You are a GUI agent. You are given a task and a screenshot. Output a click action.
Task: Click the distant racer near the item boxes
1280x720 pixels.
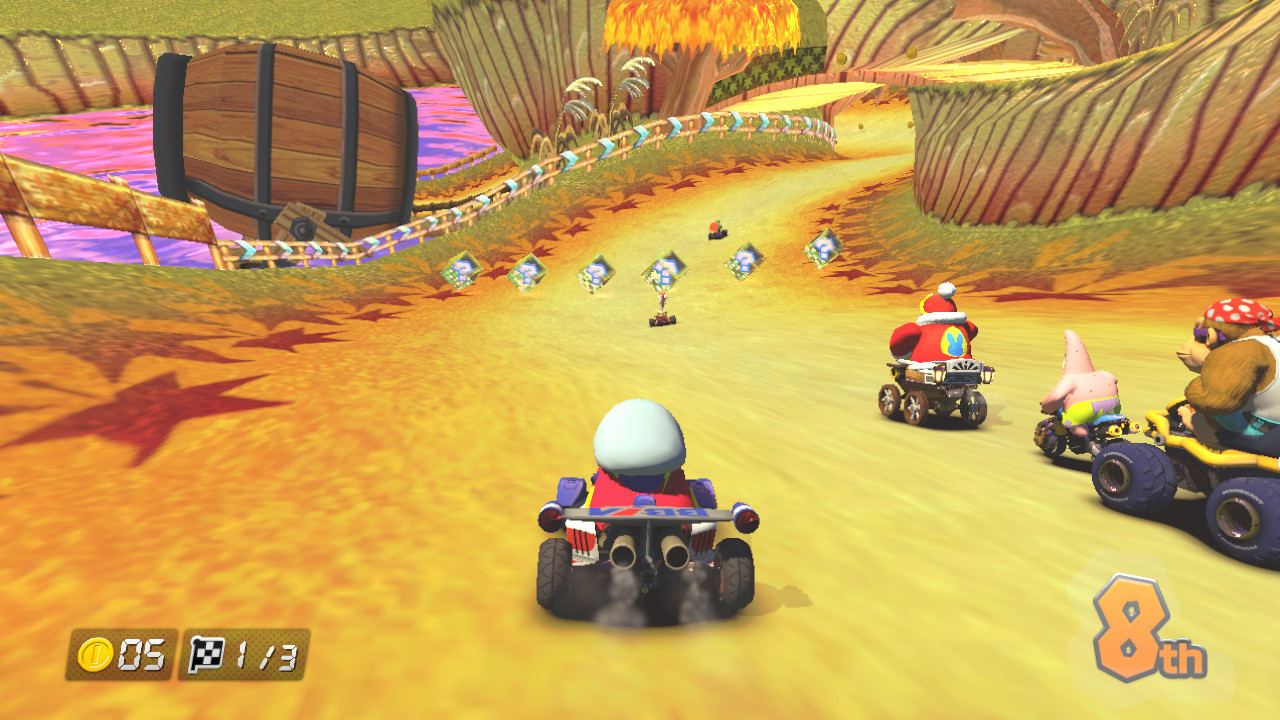716,231
